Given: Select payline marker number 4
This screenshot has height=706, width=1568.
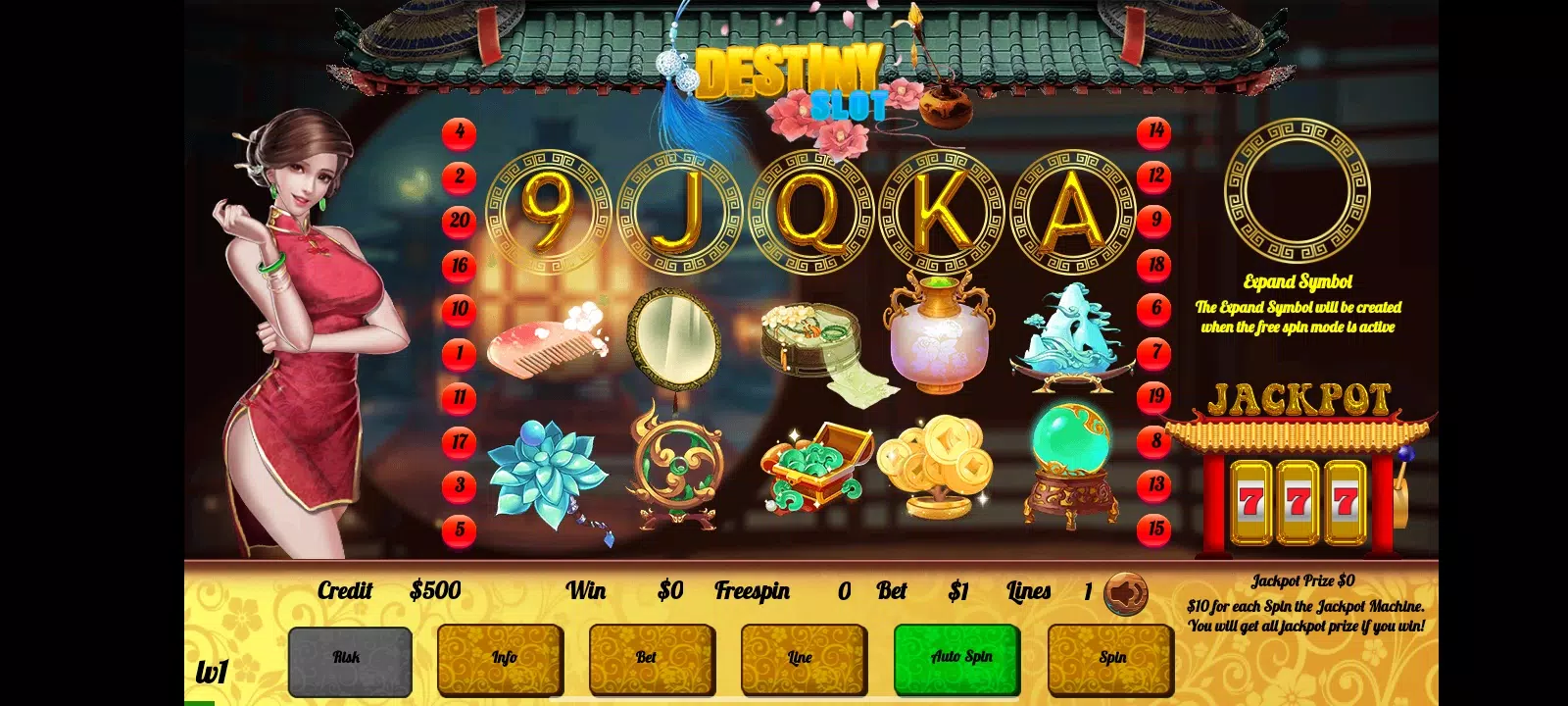Looking at the screenshot, I should click(x=460, y=132).
